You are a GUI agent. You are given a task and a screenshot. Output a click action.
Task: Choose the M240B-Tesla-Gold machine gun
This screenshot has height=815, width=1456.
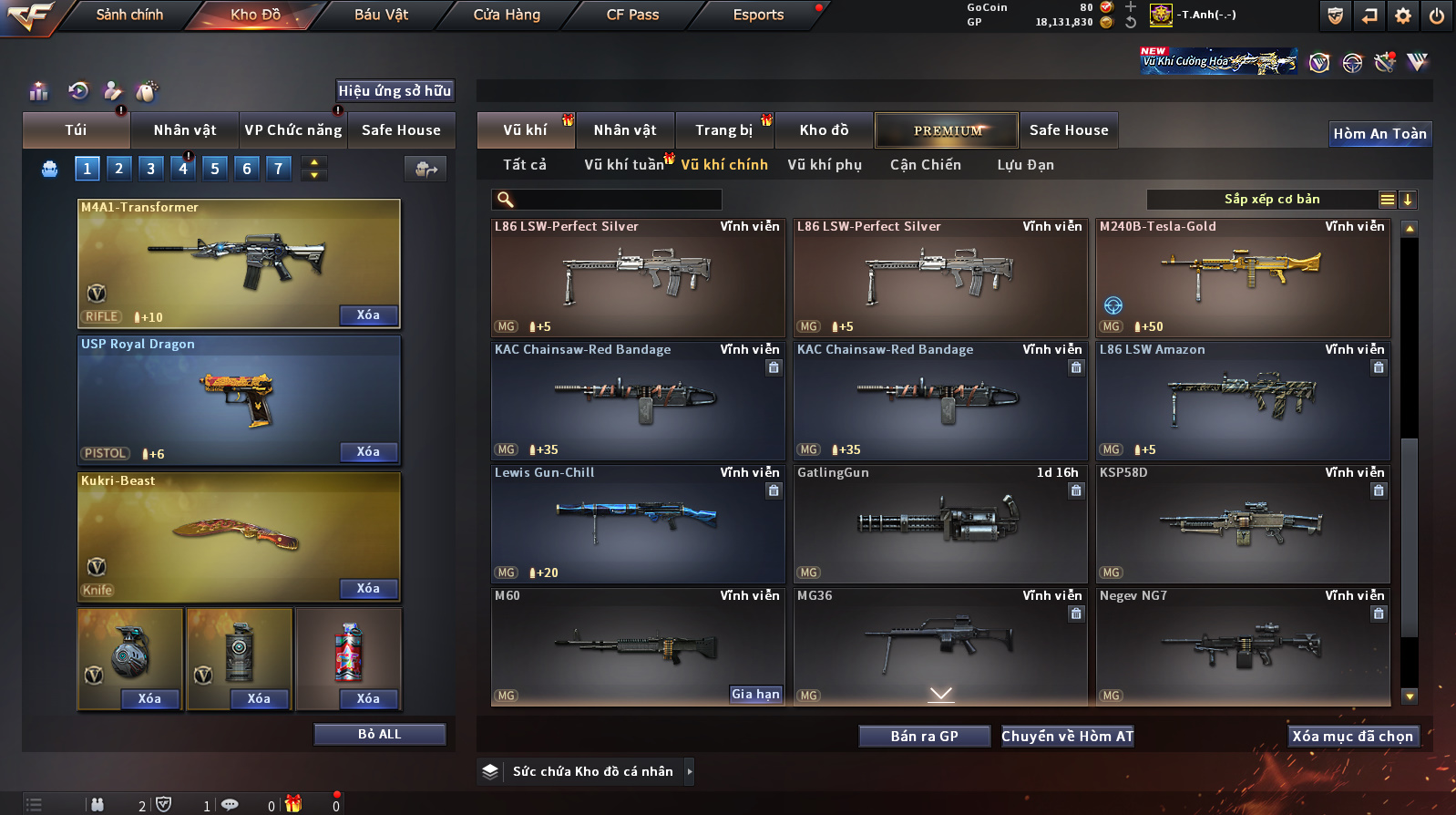click(1243, 277)
